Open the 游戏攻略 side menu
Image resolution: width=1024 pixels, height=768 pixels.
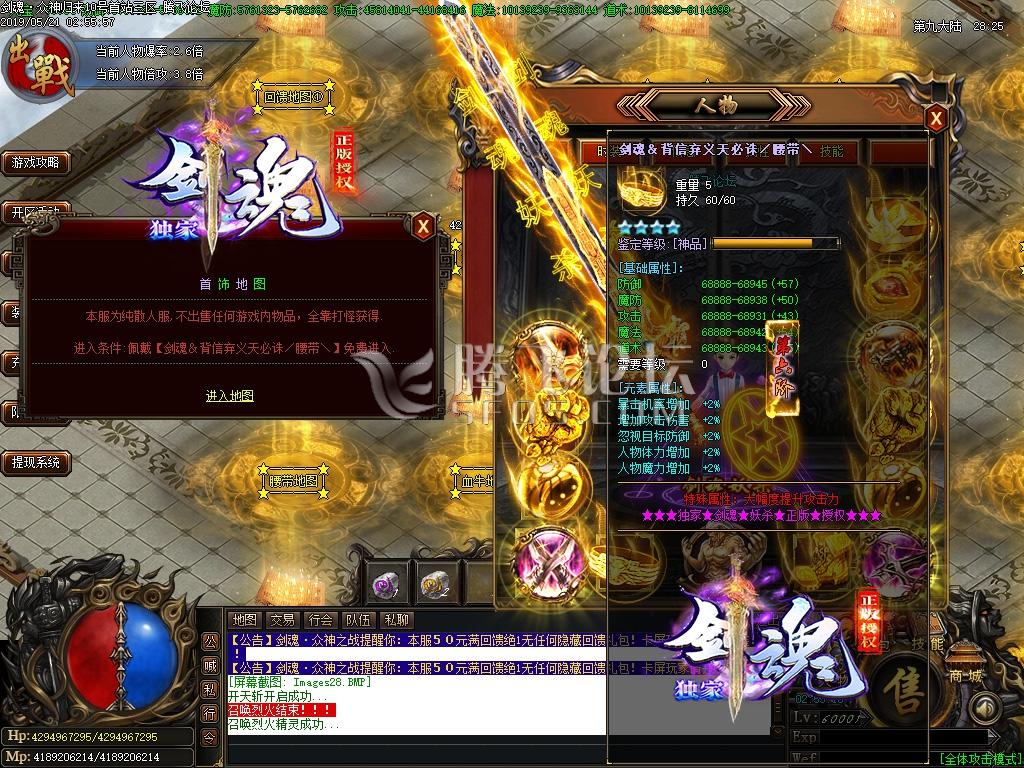coord(35,162)
